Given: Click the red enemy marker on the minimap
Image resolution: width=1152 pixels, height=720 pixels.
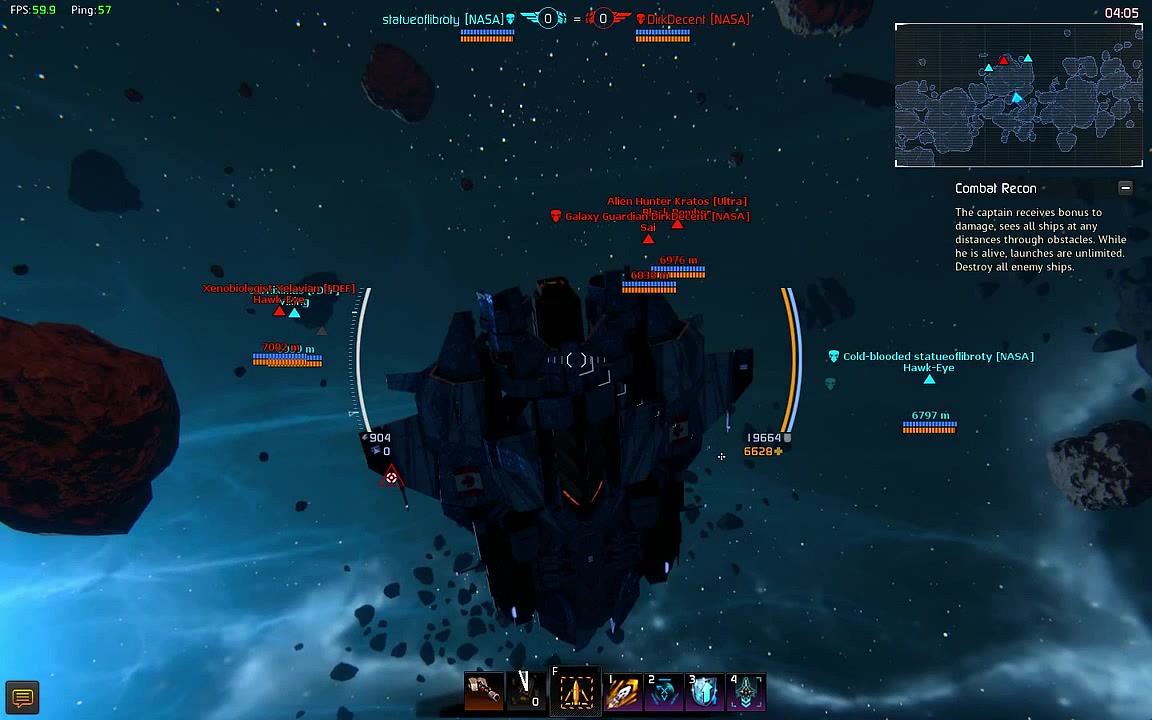Looking at the screenshot, I should point(1004,61).
